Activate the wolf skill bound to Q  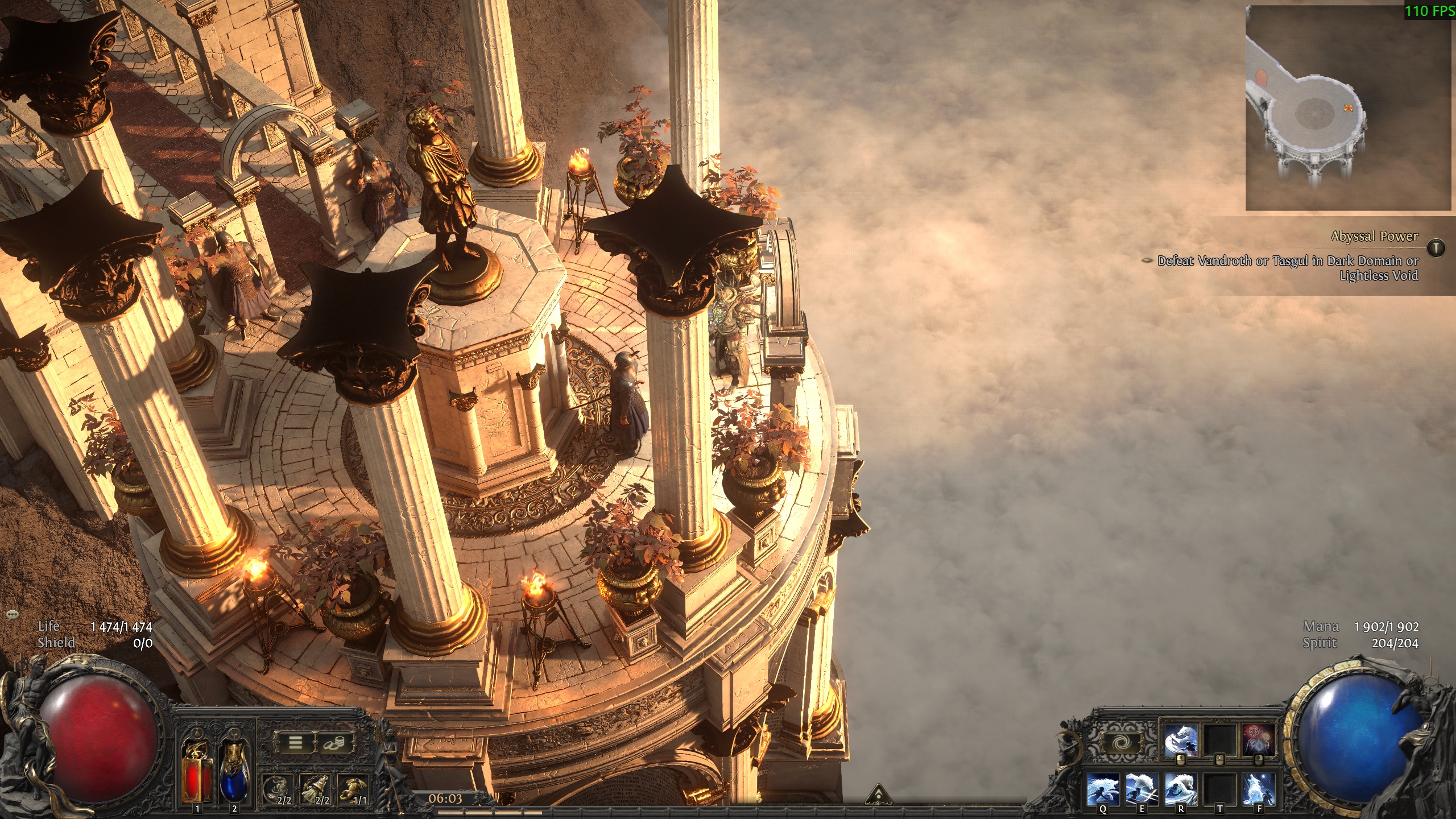click(x=1103, y=789)
